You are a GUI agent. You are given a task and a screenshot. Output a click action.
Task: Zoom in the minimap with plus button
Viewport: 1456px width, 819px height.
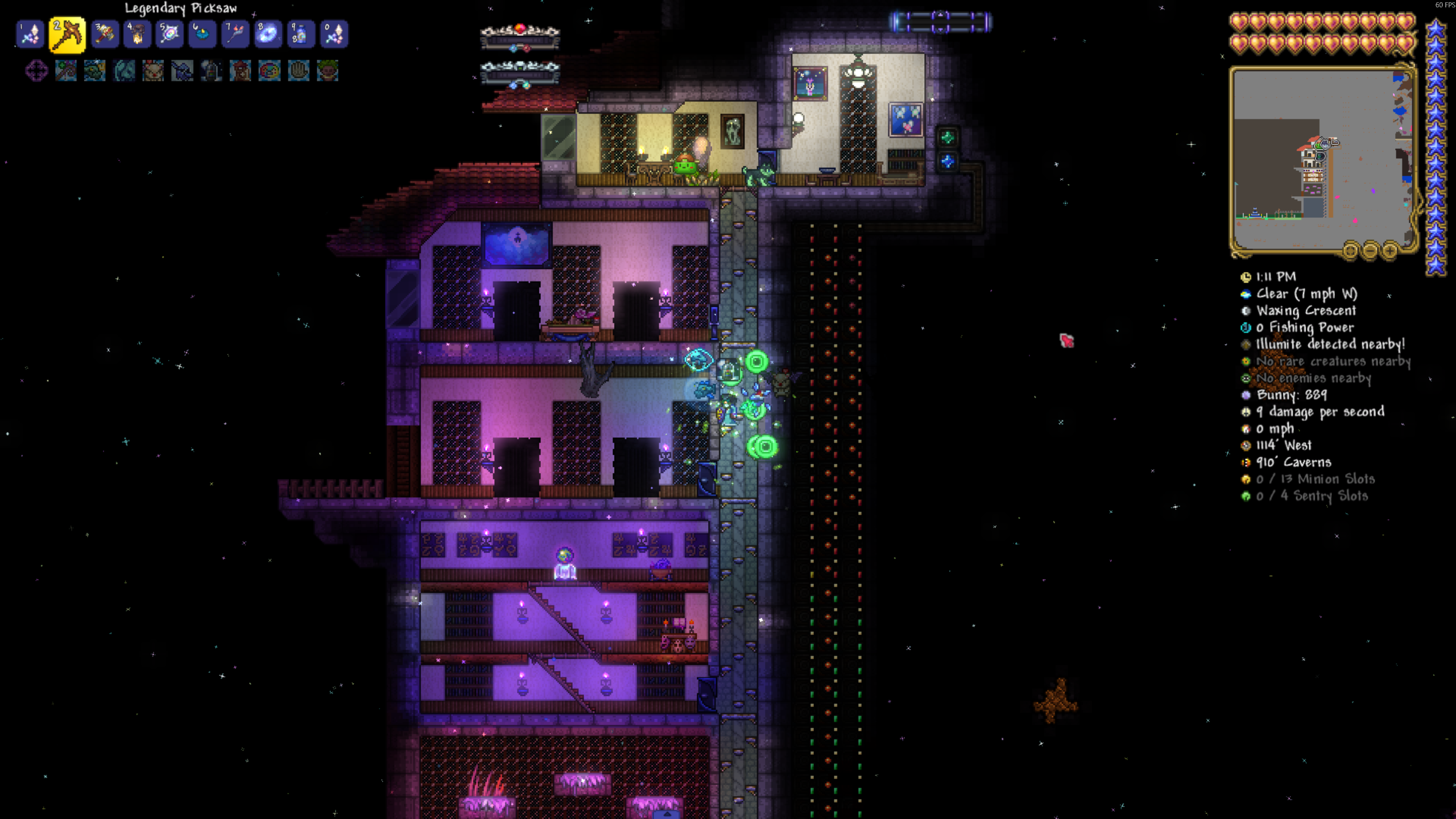coord(1390,250)
